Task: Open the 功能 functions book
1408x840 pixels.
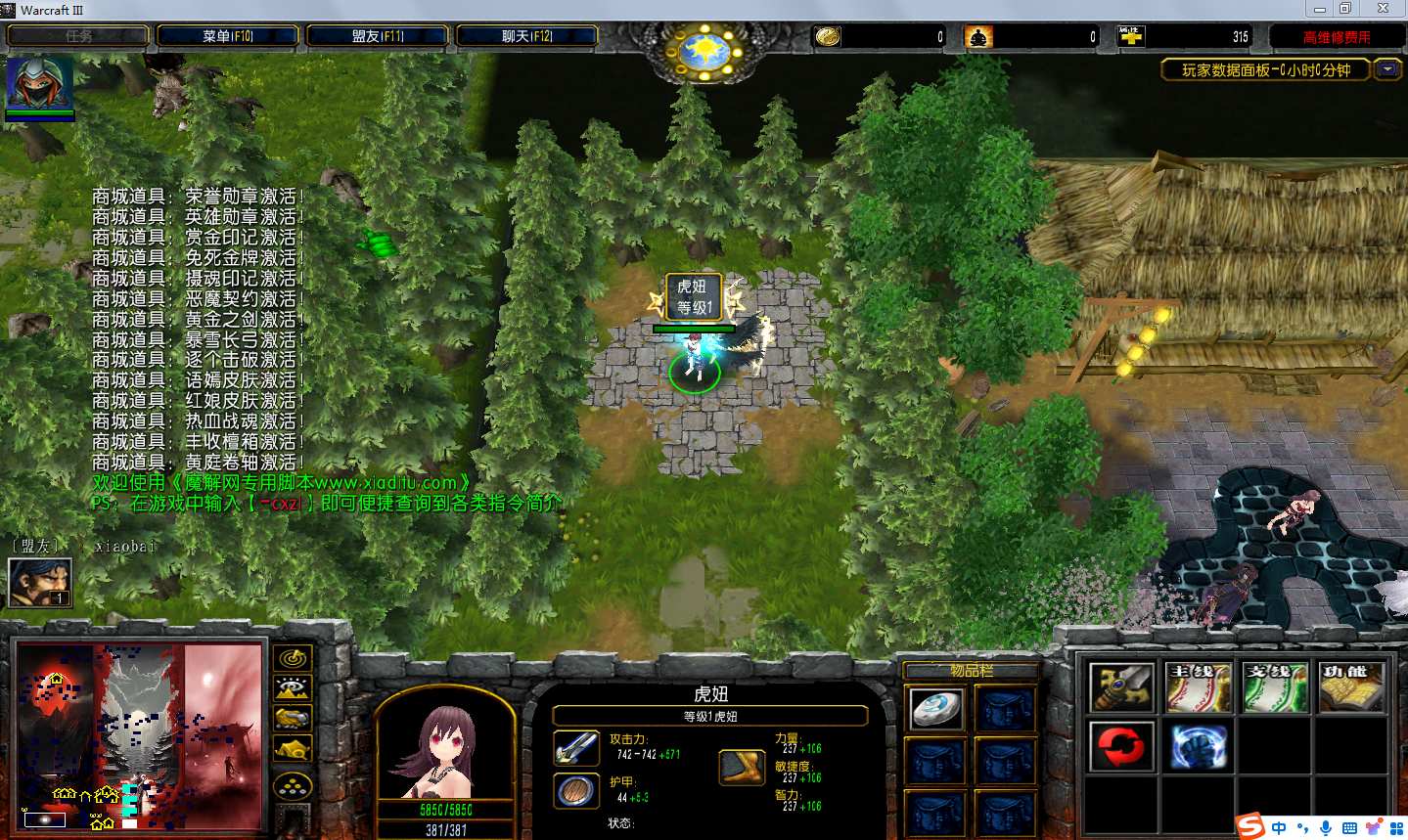Action: coord(1350,687)
